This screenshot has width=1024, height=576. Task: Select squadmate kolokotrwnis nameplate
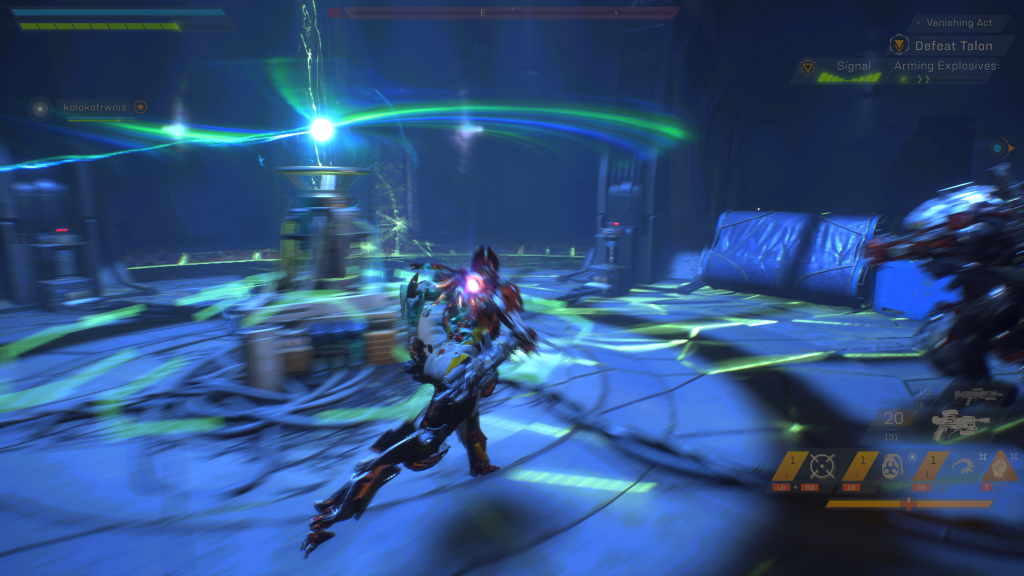pos(96,107)
